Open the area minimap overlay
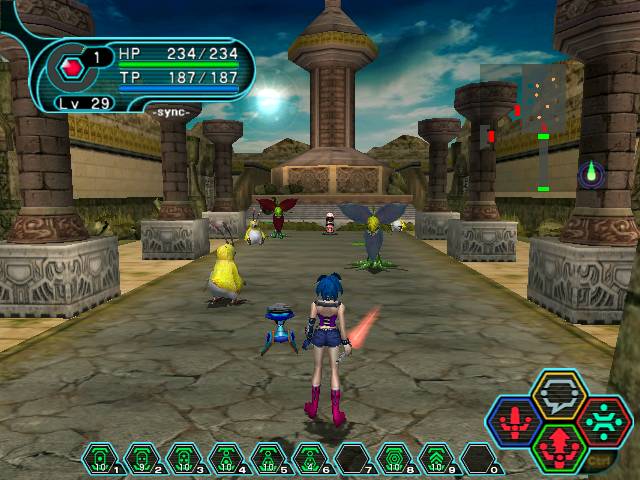Image resolution: width=640 pixels, height=480 pixels. [523, 127]
